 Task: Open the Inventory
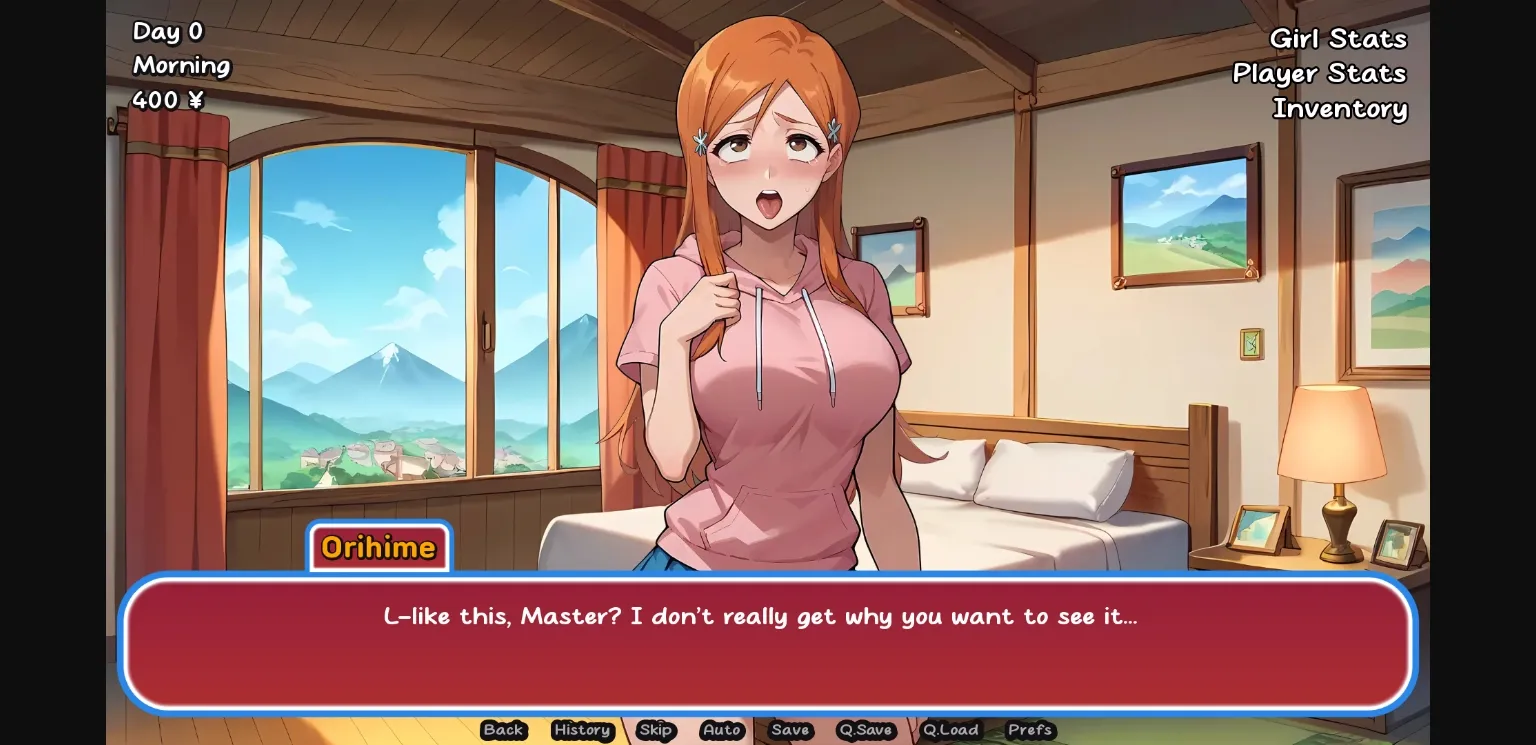point(1340,109)
